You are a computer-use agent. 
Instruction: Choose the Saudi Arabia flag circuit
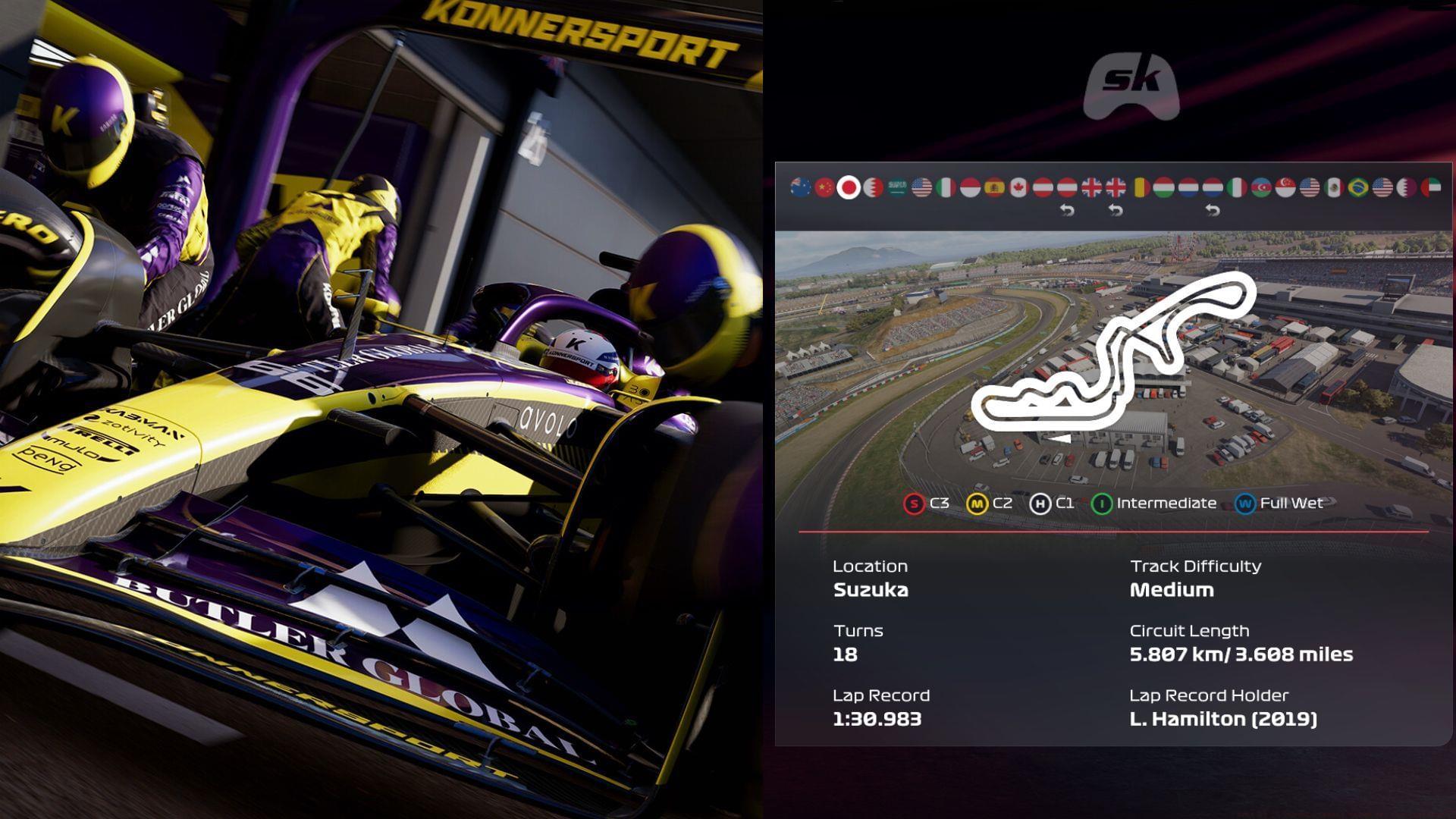[x=897, y=187]
